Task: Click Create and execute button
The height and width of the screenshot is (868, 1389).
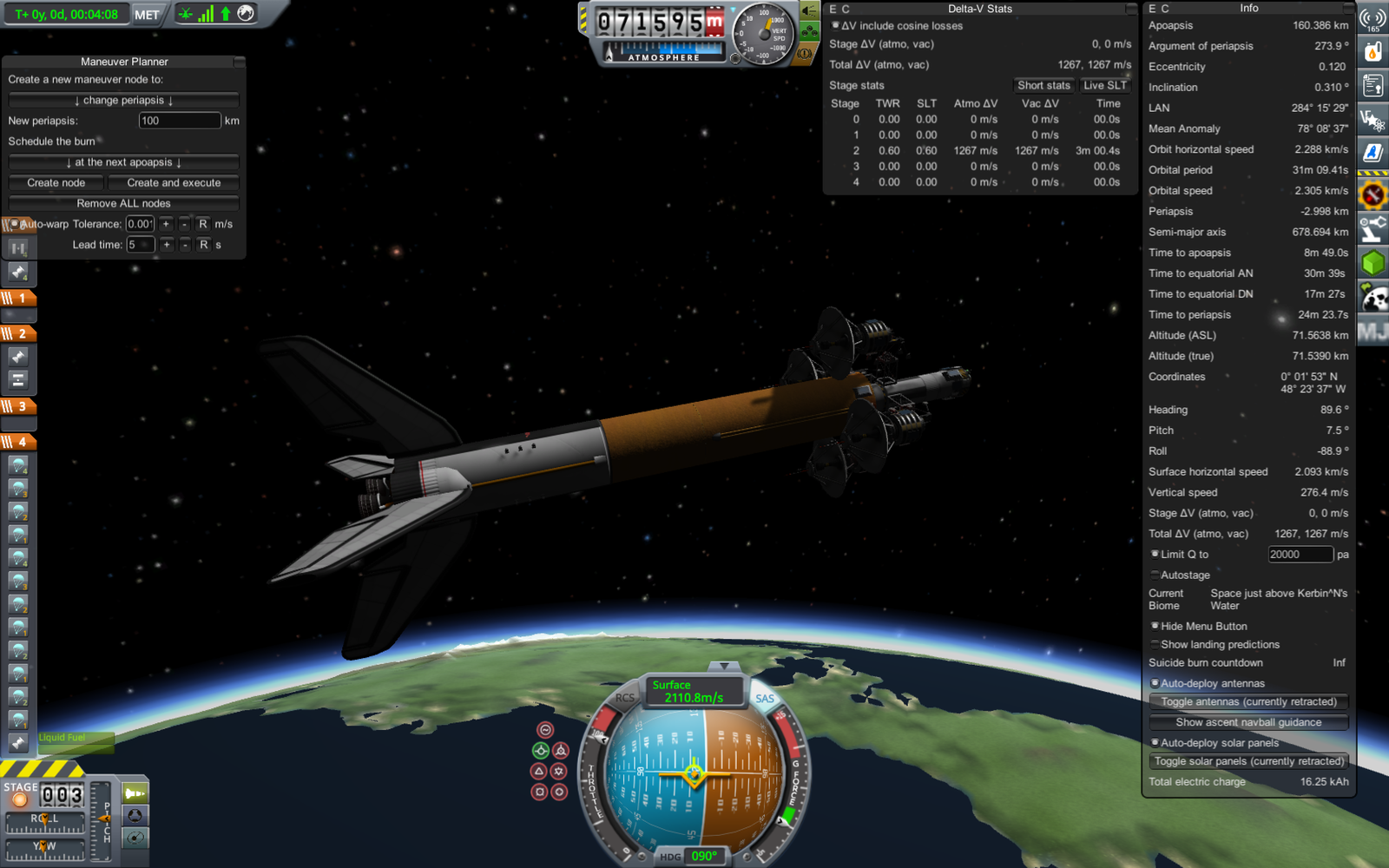Action: click(x=174, y=183)
